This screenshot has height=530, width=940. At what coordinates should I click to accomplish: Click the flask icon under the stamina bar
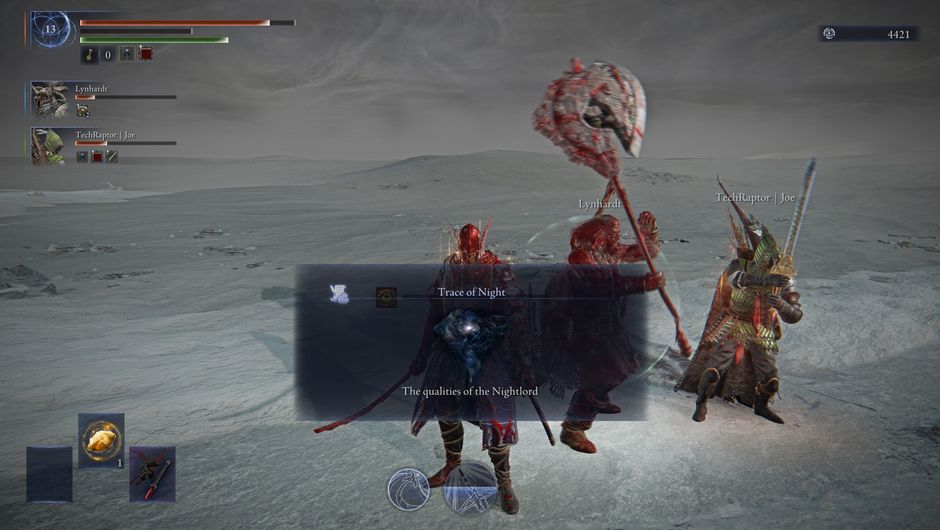pyautogui.click(x=89, y=54)
